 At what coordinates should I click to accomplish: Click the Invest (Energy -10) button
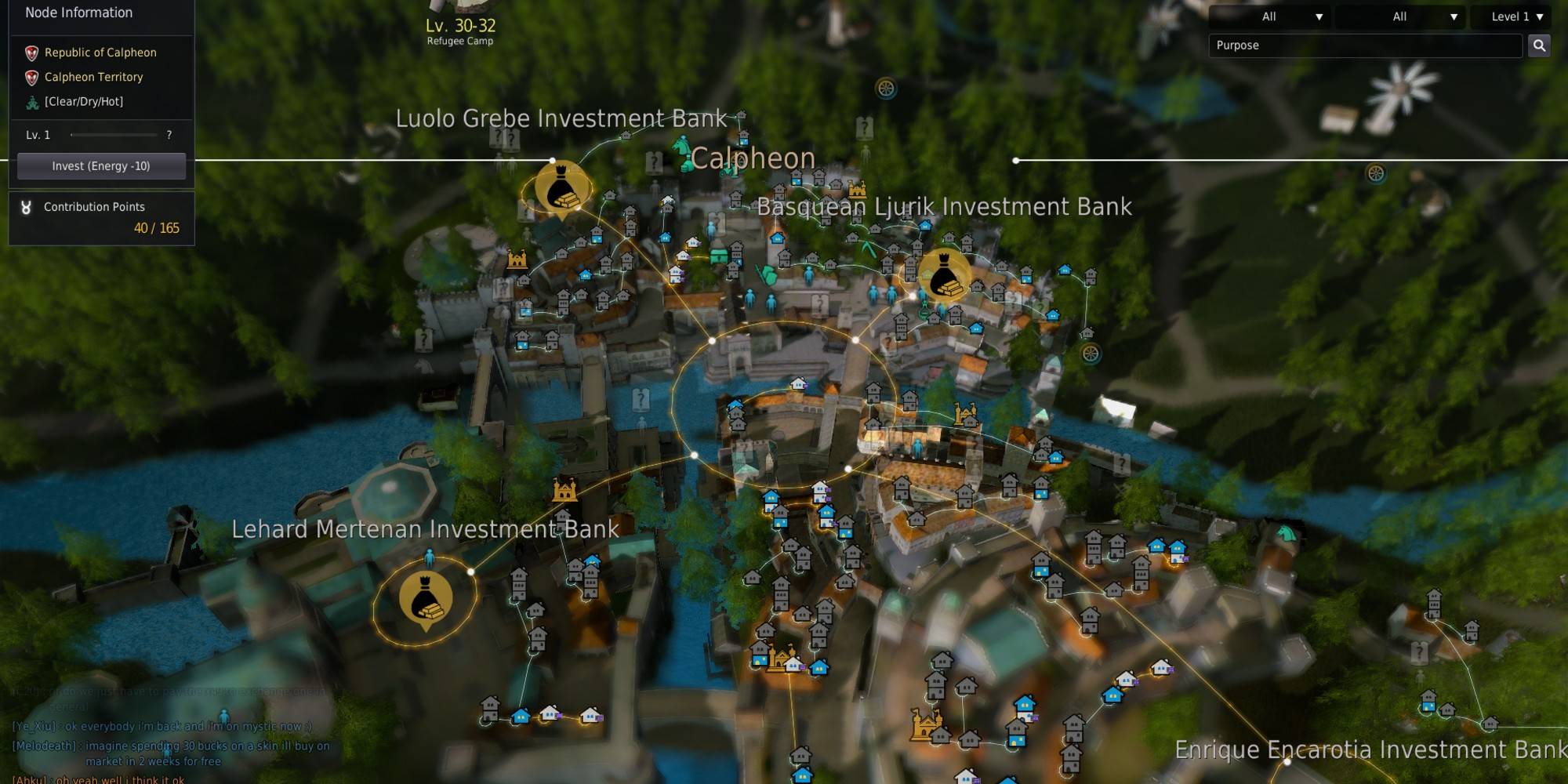[x=101, y=166]
